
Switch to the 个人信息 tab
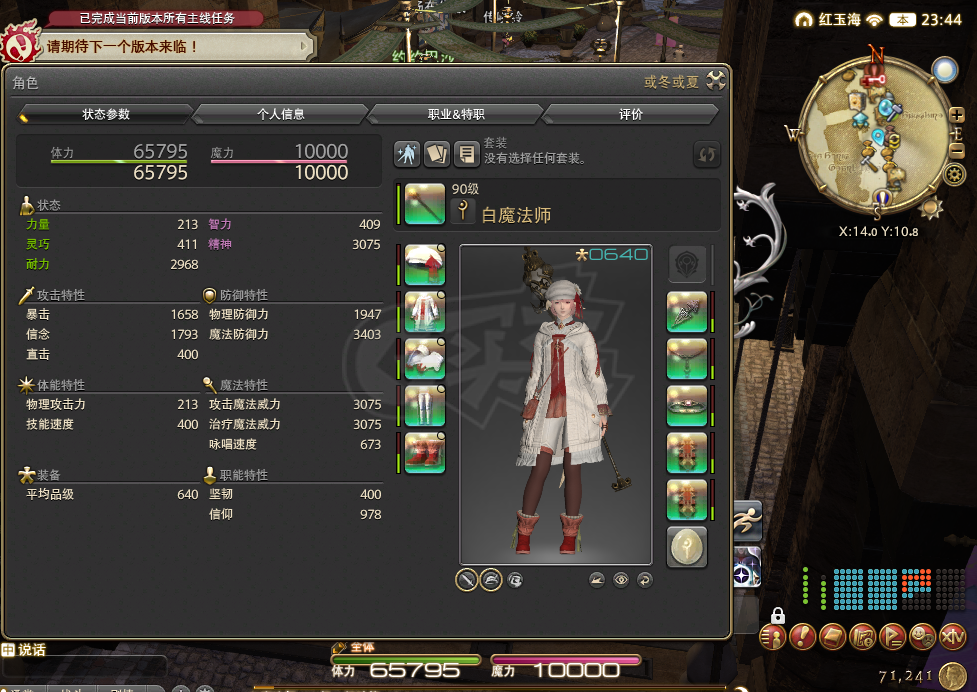coord(280,114)
